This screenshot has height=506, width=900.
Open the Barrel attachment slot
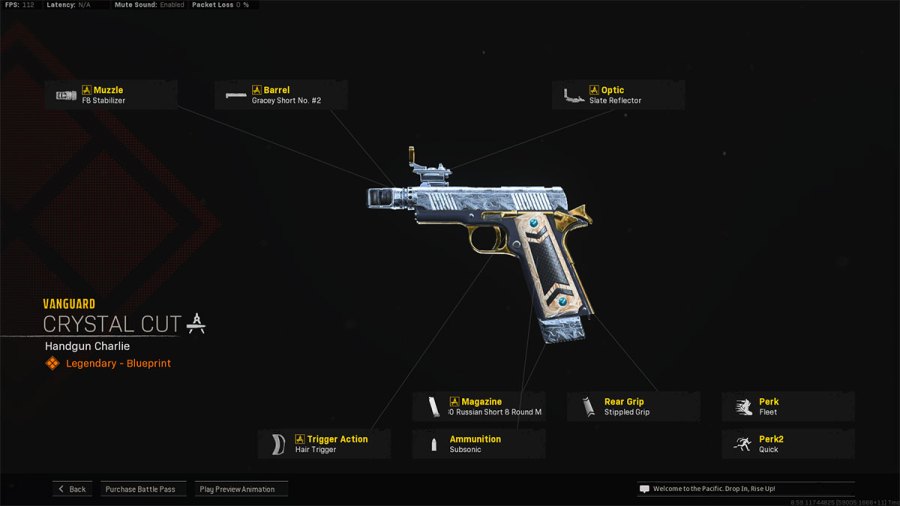[x=281, y=95]
